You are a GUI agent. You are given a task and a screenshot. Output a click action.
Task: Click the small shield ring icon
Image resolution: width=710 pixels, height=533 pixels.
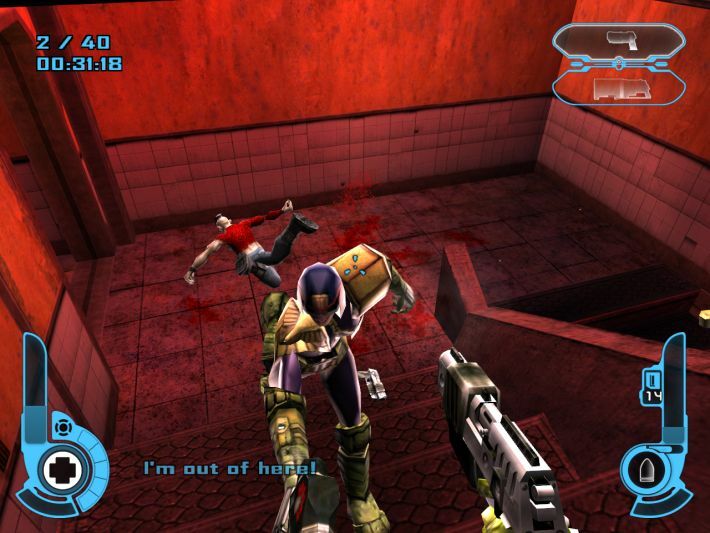(63, 427)
